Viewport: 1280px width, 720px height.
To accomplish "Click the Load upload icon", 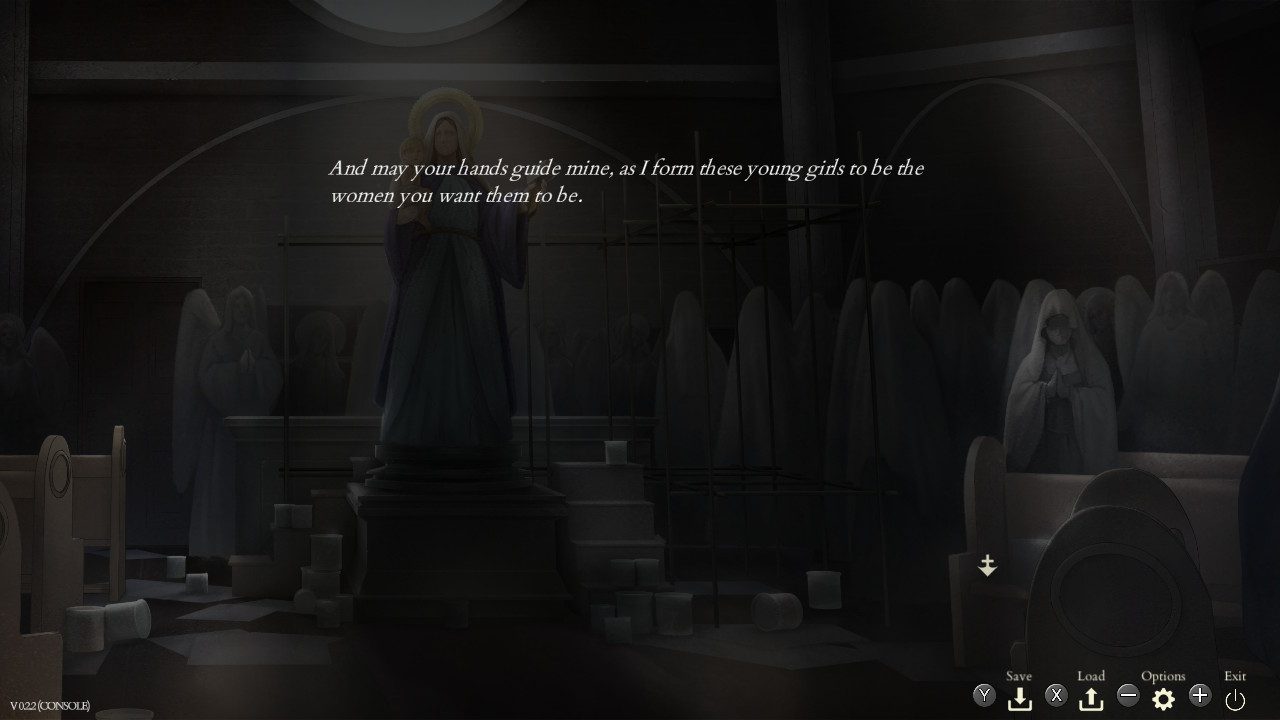I will click(x=1091, y=695).
